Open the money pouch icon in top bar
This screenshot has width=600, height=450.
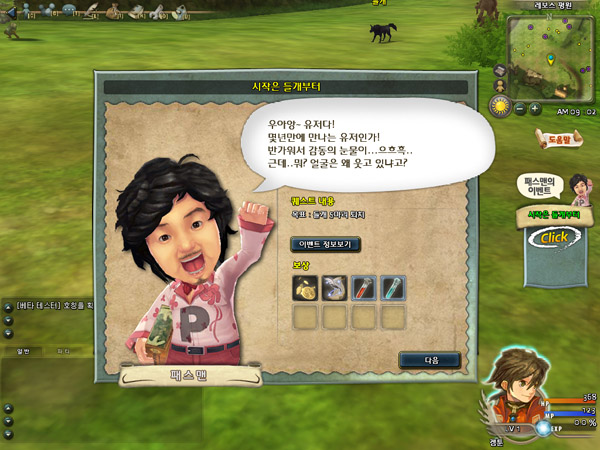(x=112, y=10)
